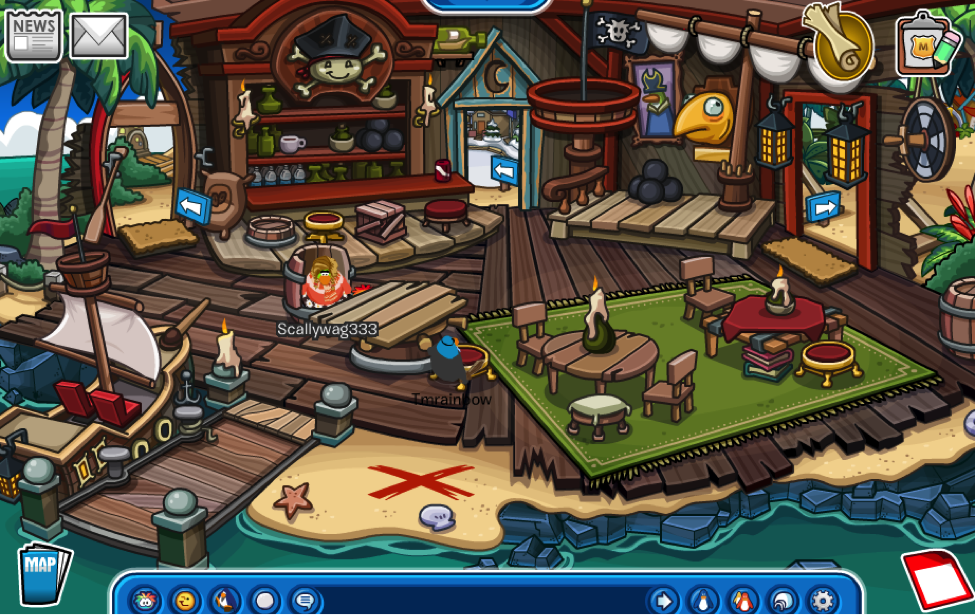Open the puffle icon on the toolbar

coord(145,600)
